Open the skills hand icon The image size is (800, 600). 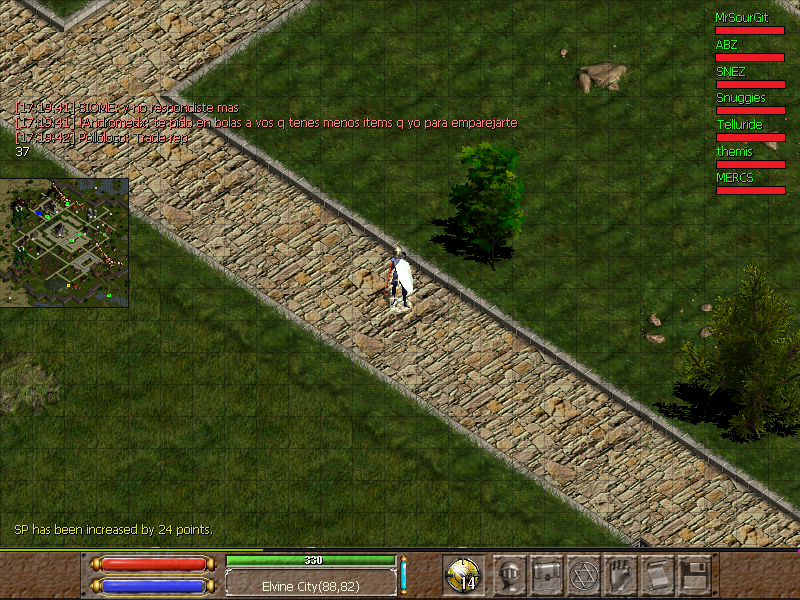click(x=620, y=575)
